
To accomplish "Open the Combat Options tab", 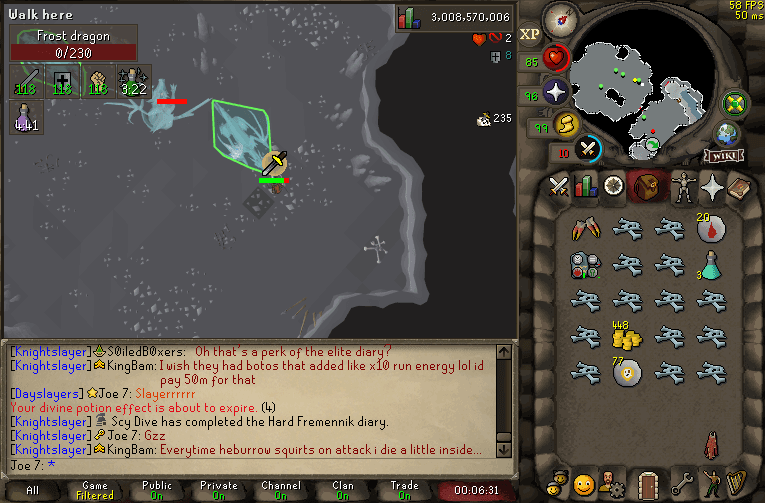I will point(558,186).
